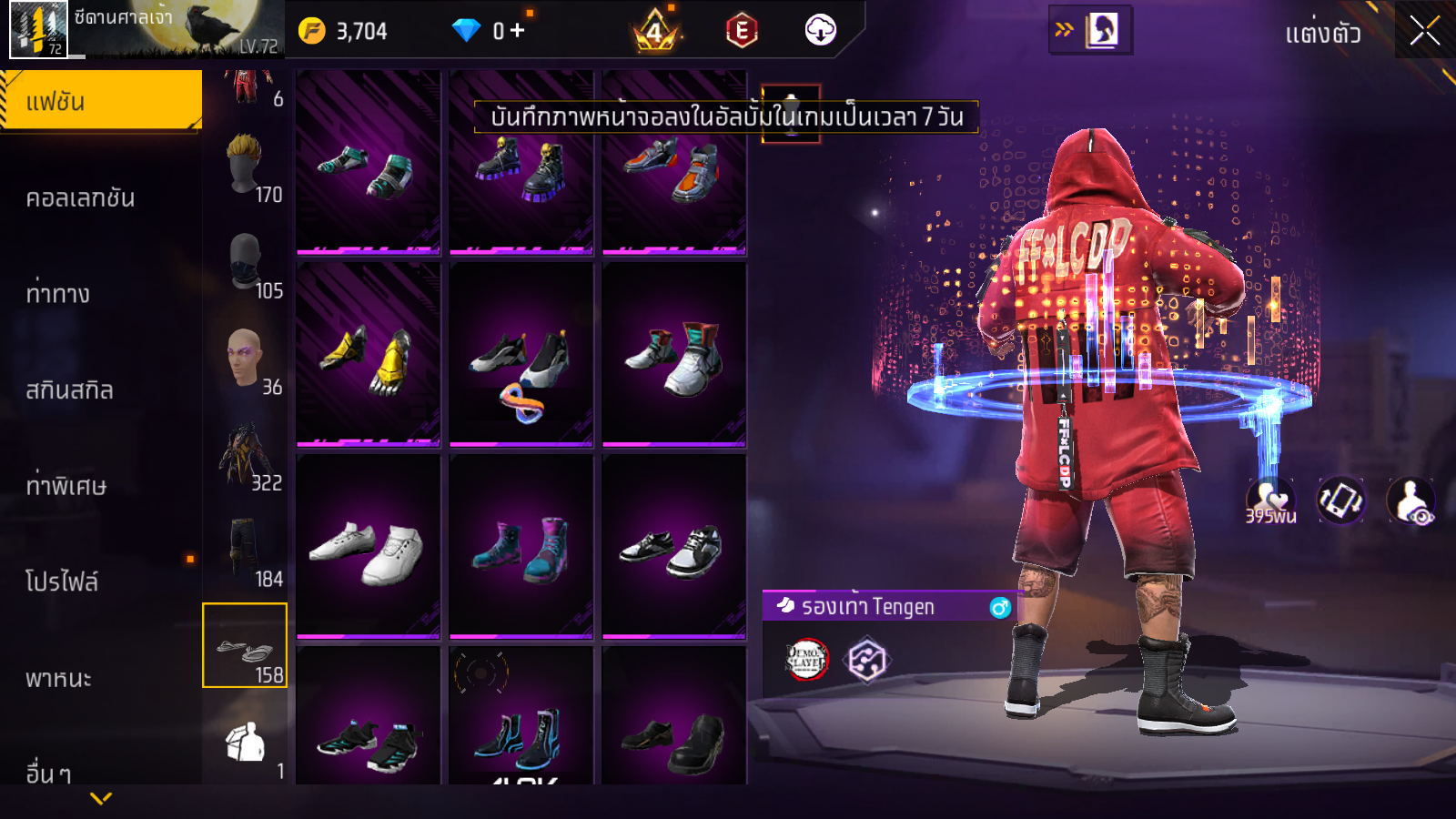This screenshot has width=1456, height=819.
Task: Open the cloud download icon
Action: click(x=820, y=30)
